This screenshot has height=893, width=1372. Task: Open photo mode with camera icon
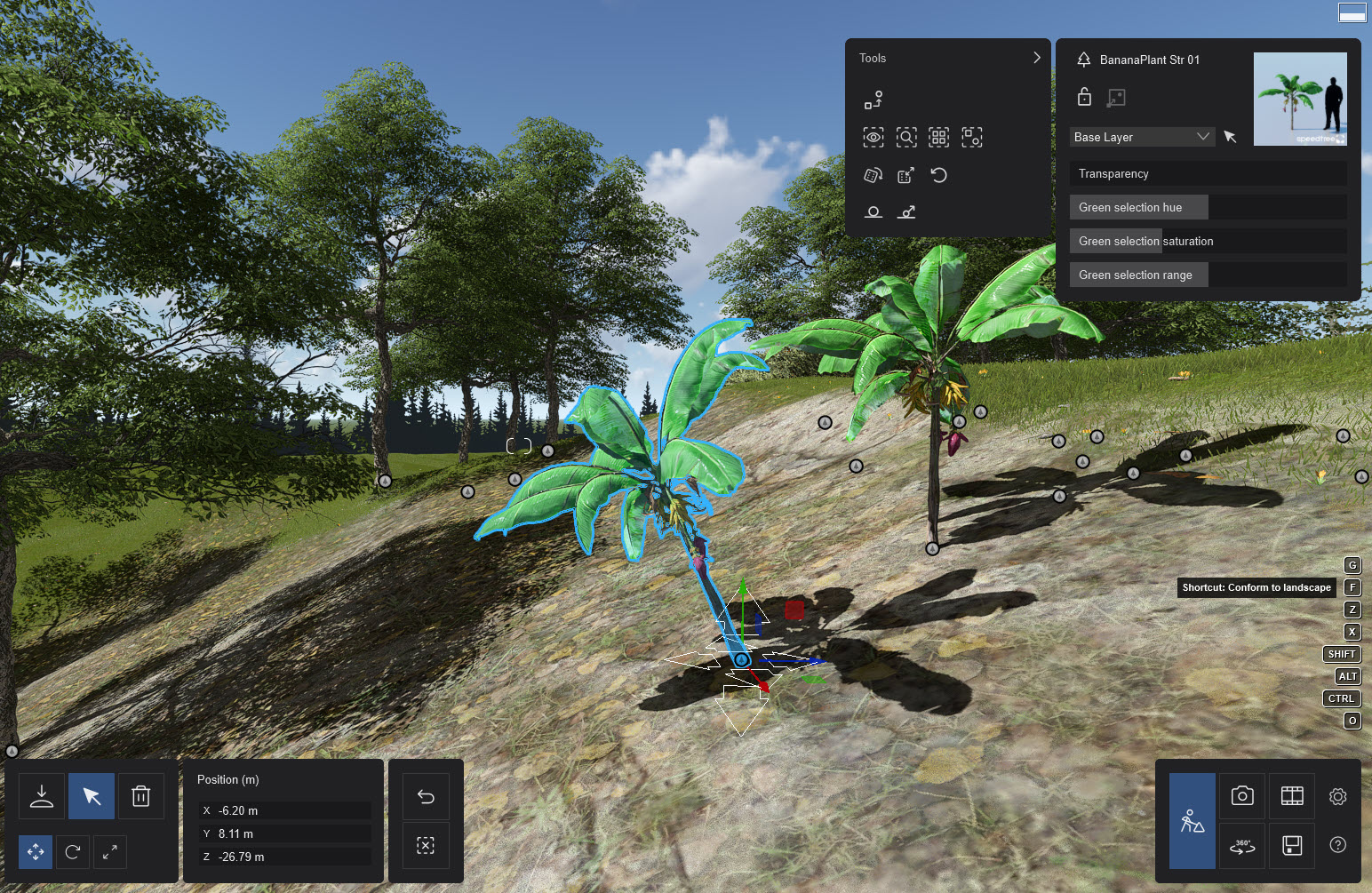[x=1242, y=795]
